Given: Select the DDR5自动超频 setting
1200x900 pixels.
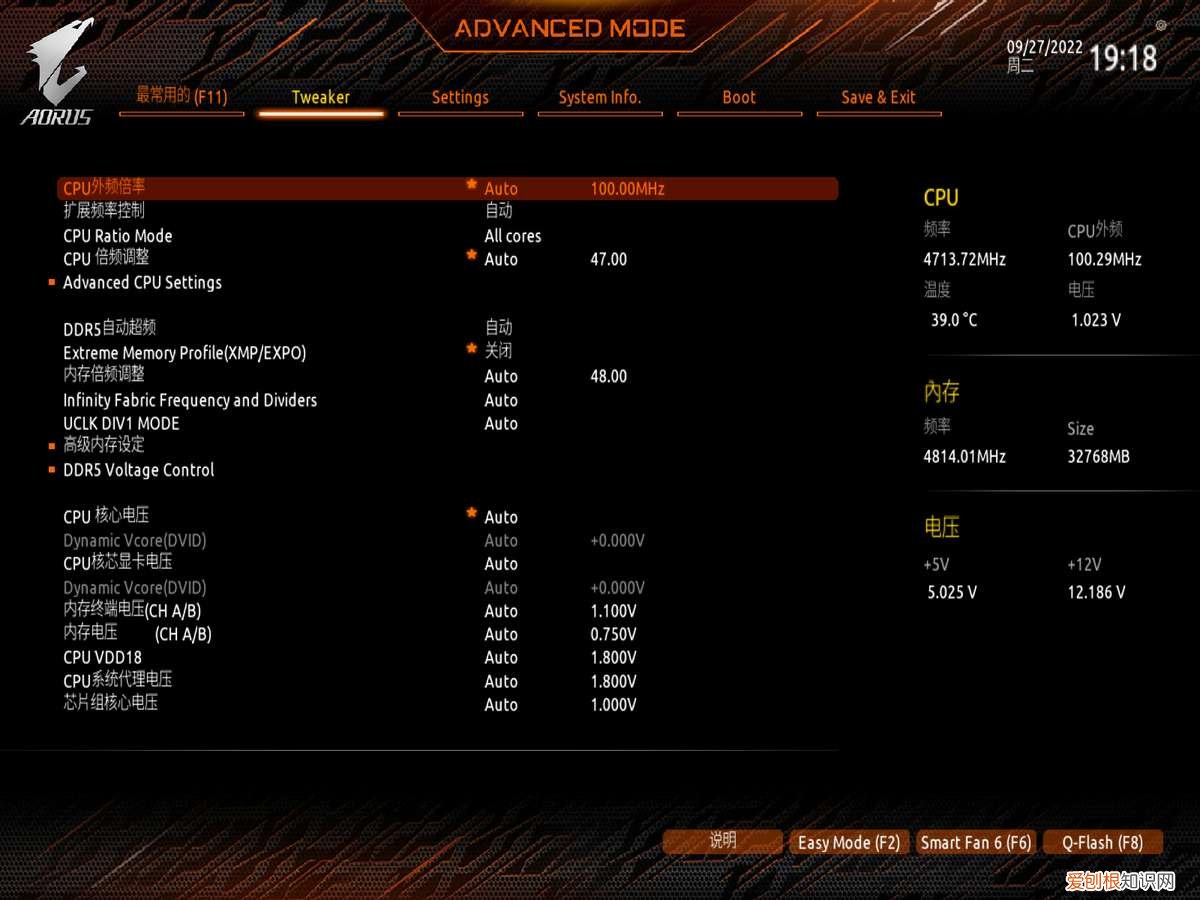Looking at the screenshot, I should coord(110,329).
